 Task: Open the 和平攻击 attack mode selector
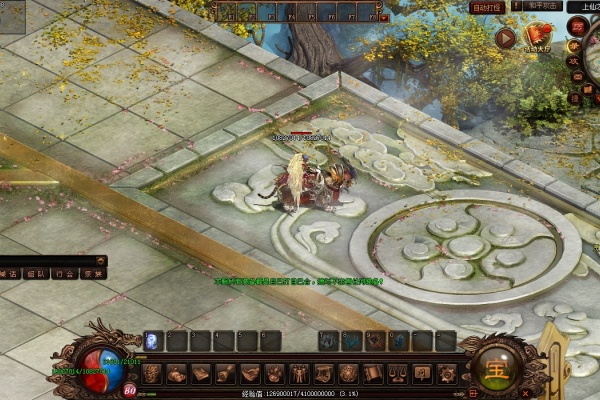click(x=543, y=6)
